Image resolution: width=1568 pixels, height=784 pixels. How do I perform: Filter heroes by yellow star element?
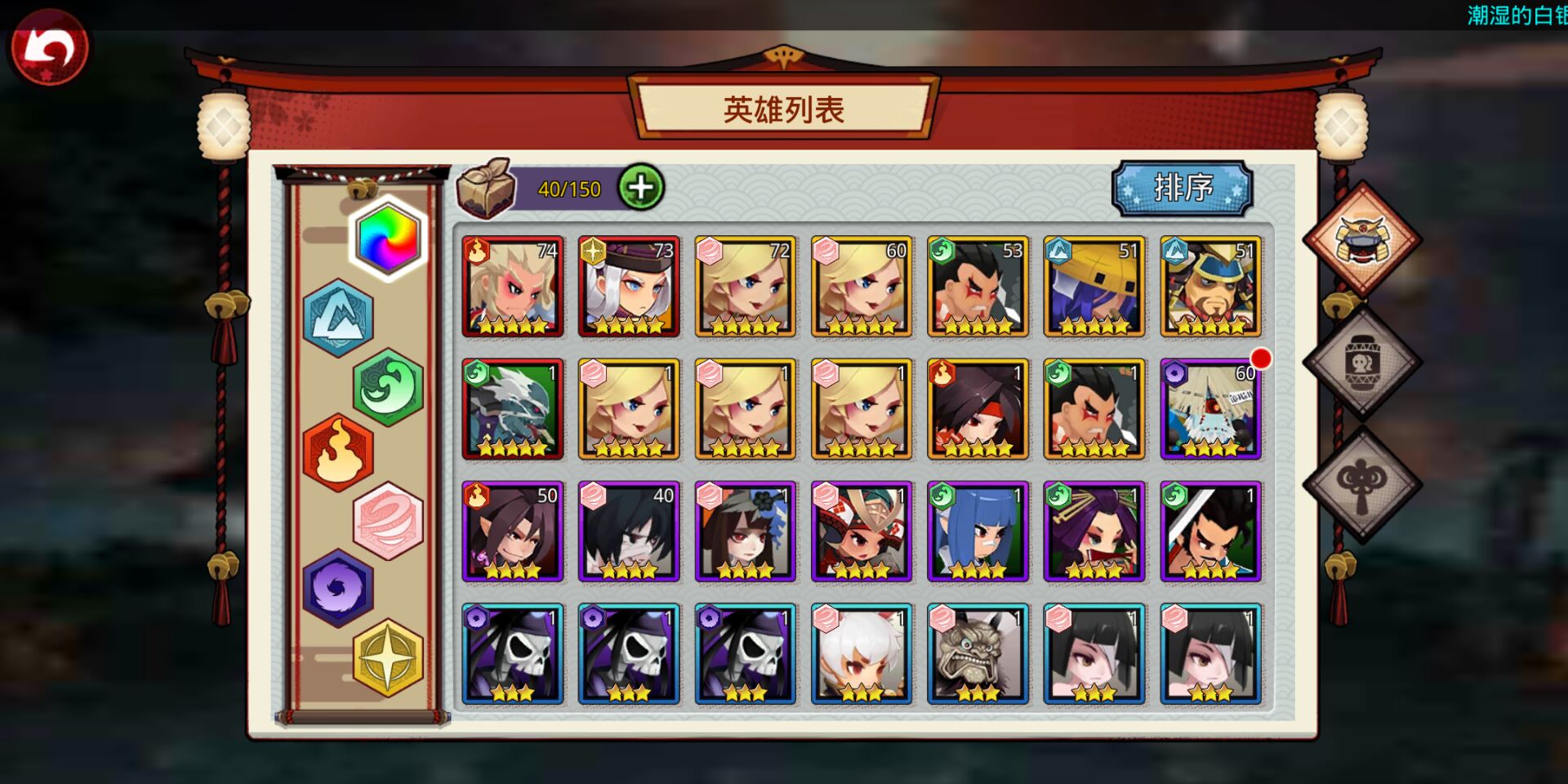point(389,657)
